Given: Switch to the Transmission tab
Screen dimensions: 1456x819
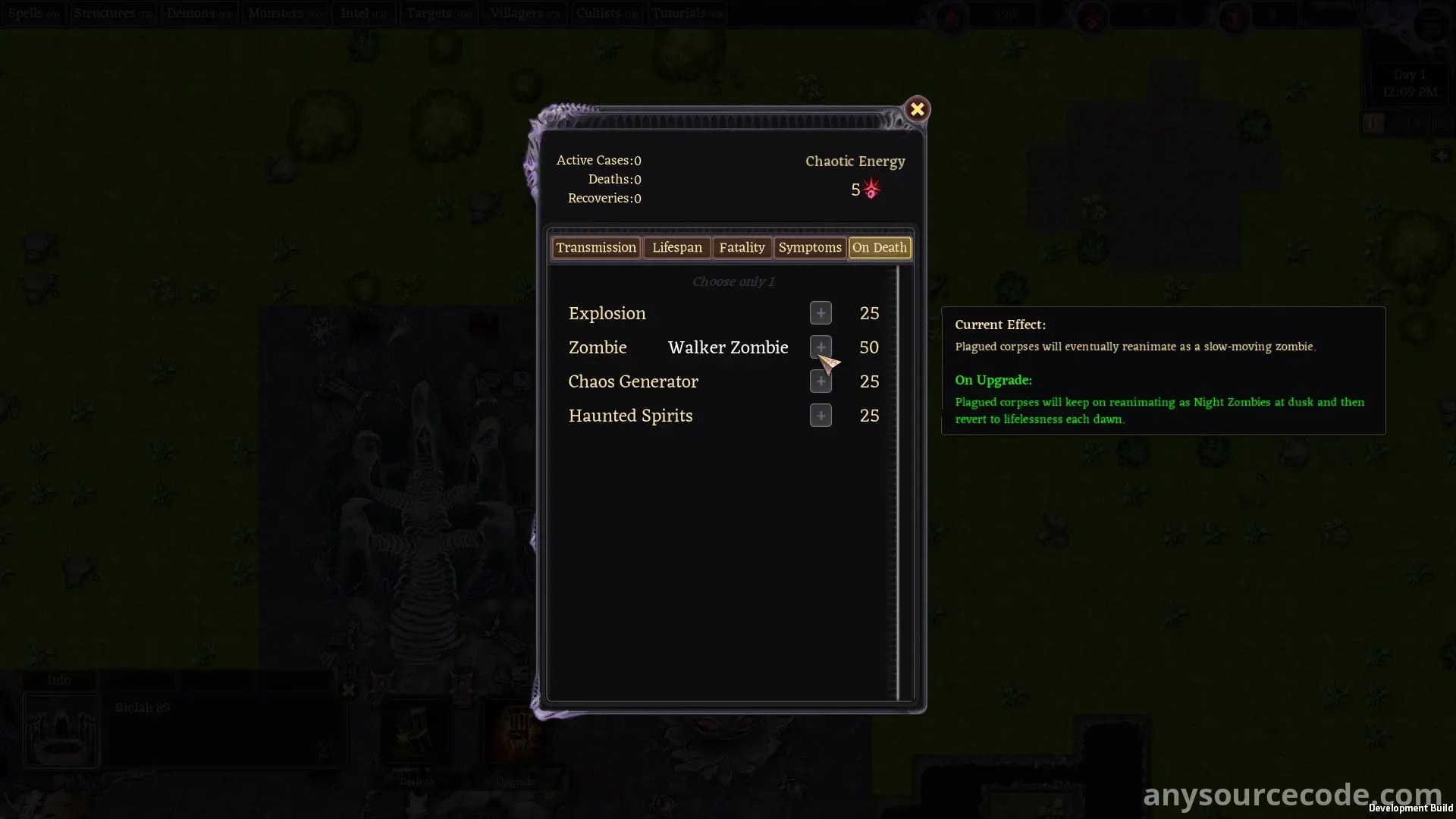Looking at the screenshot, I should tap(596, 248).
